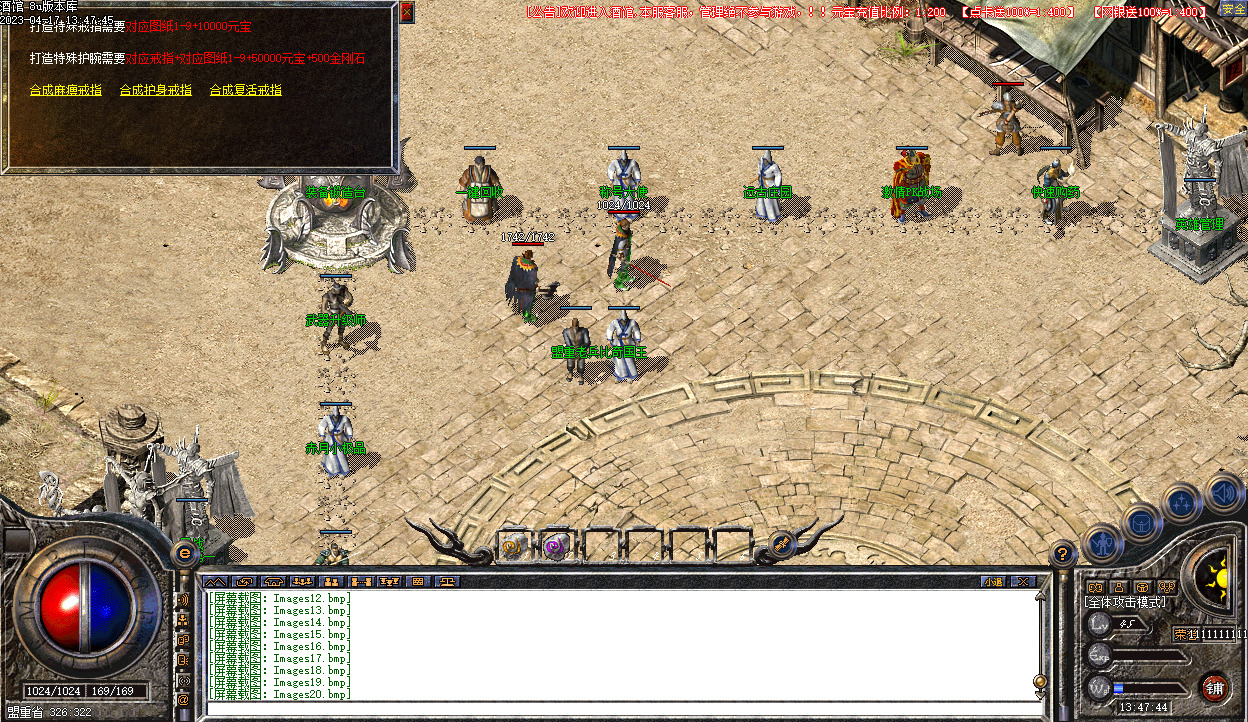This screenshot has height=722, width=1248.
Task: Click the red 铺 shop button
Action: click(1215, 687)
